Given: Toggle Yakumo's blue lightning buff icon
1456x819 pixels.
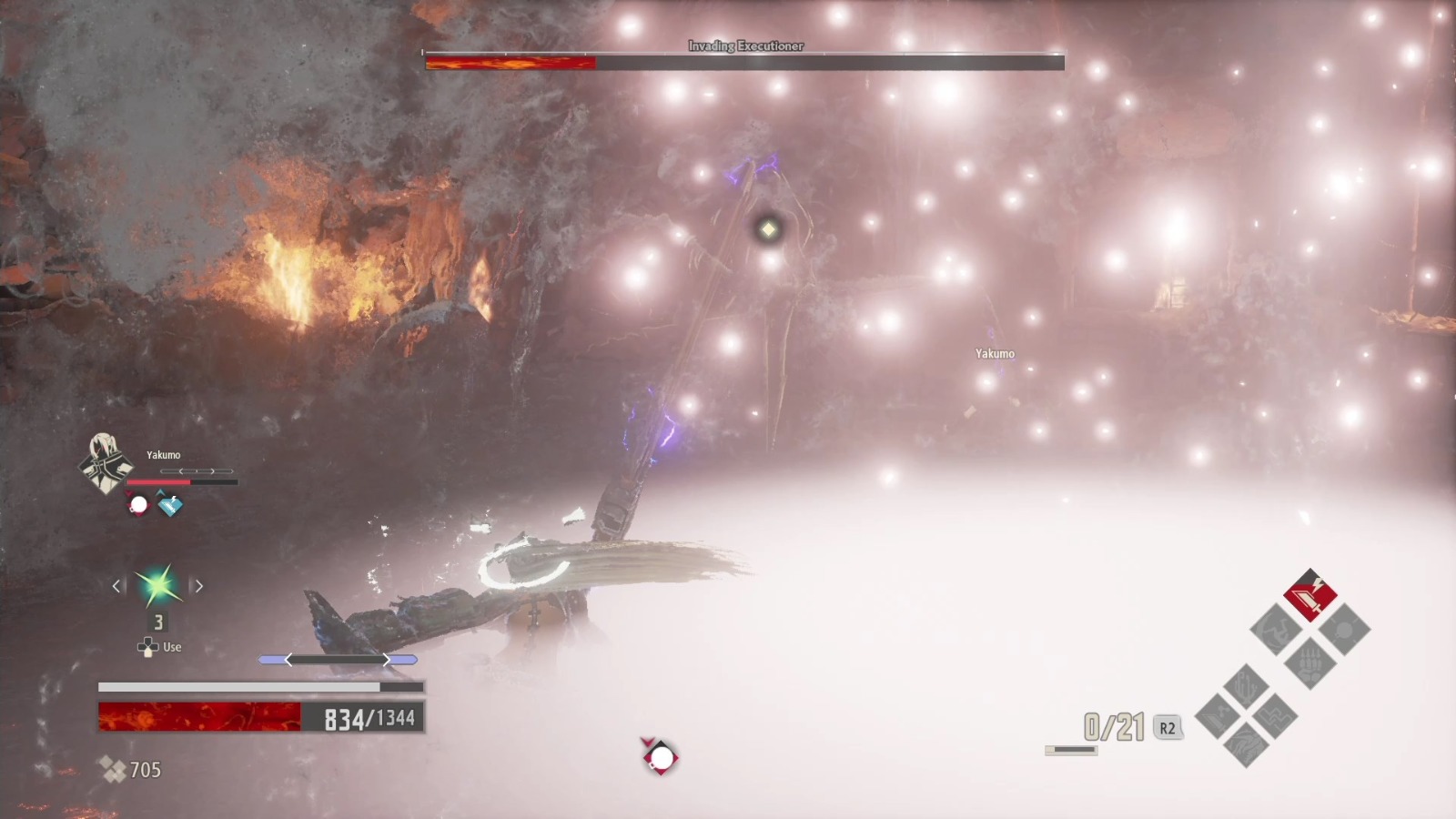Looking at the screenshot, I should click(169, 505).
